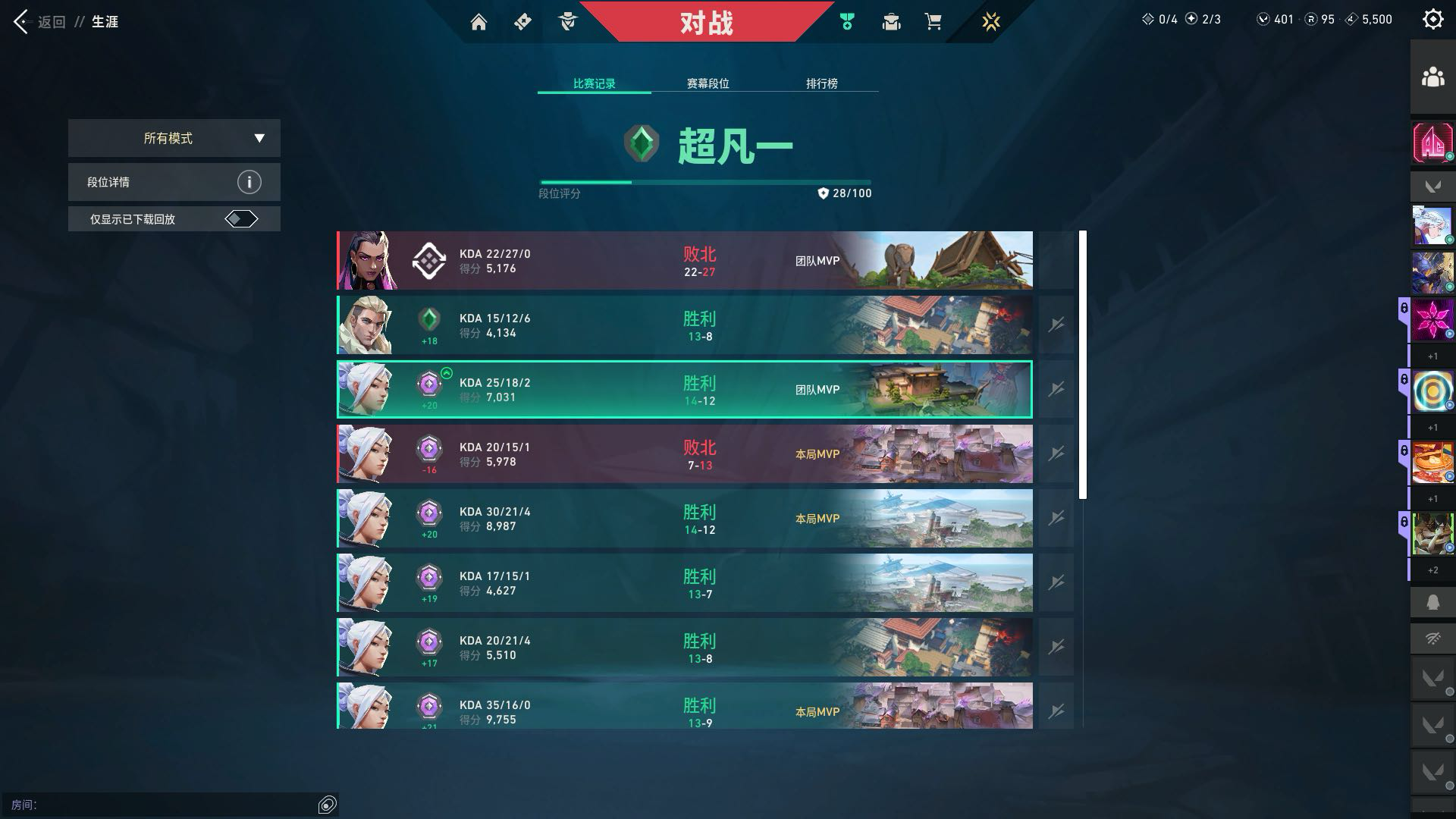Open the 13-7 胜利 match row

(x=684, y=583)
